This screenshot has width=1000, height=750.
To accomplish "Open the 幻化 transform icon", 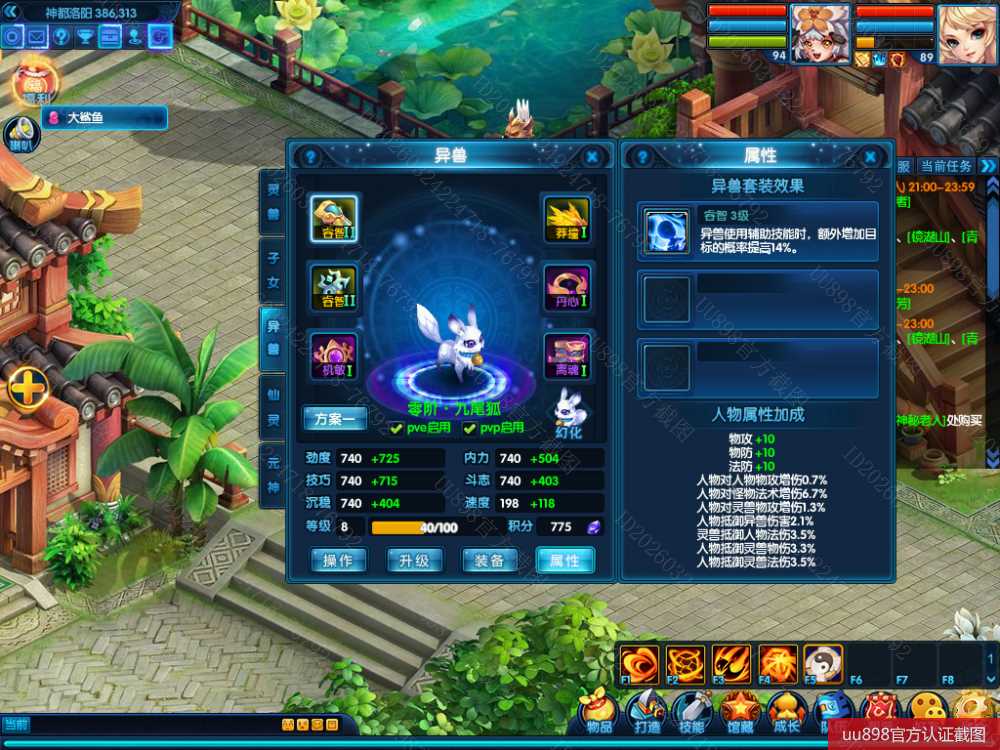I will [568, 409].
